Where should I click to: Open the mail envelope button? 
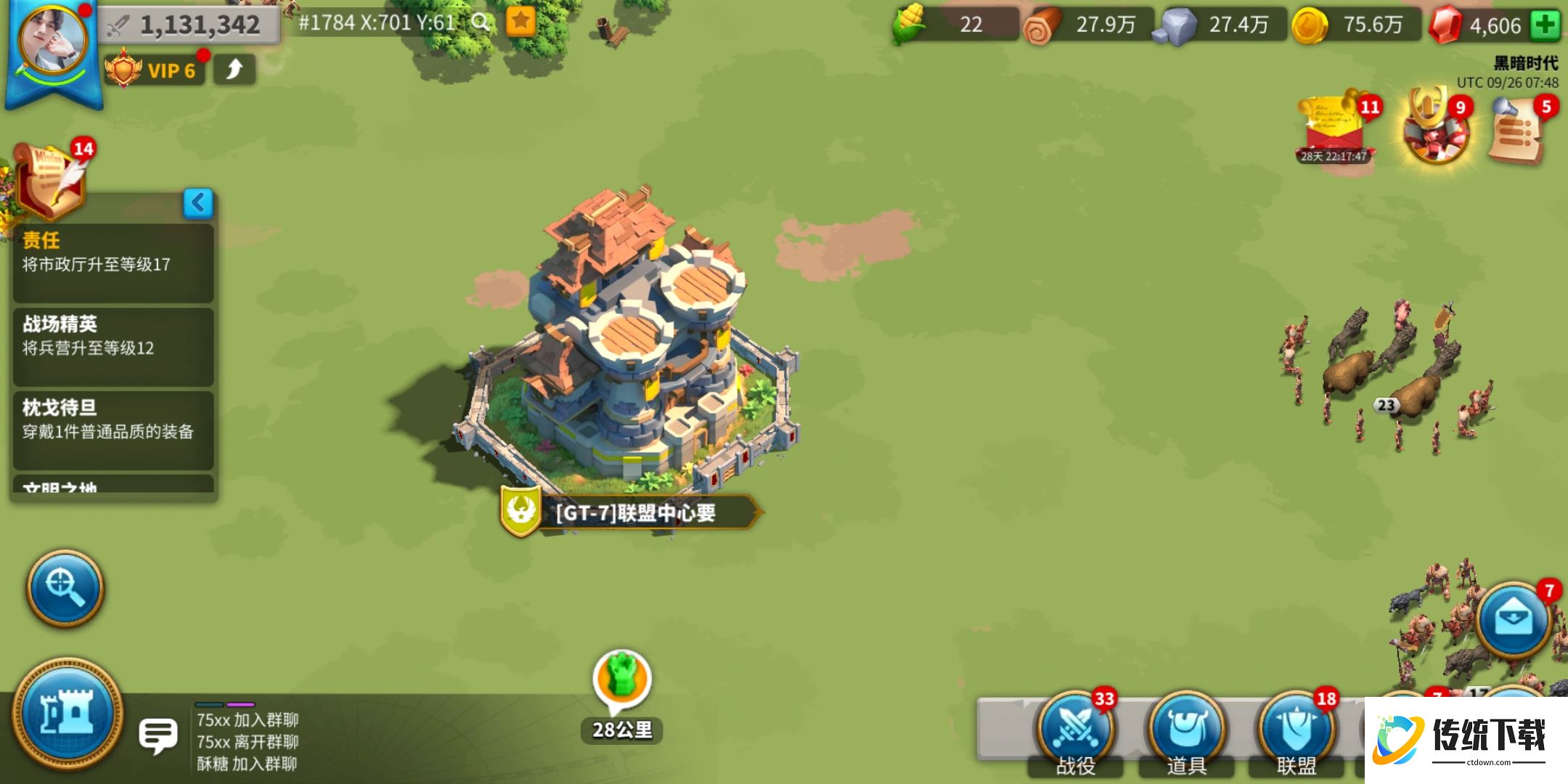point(1513,620)
